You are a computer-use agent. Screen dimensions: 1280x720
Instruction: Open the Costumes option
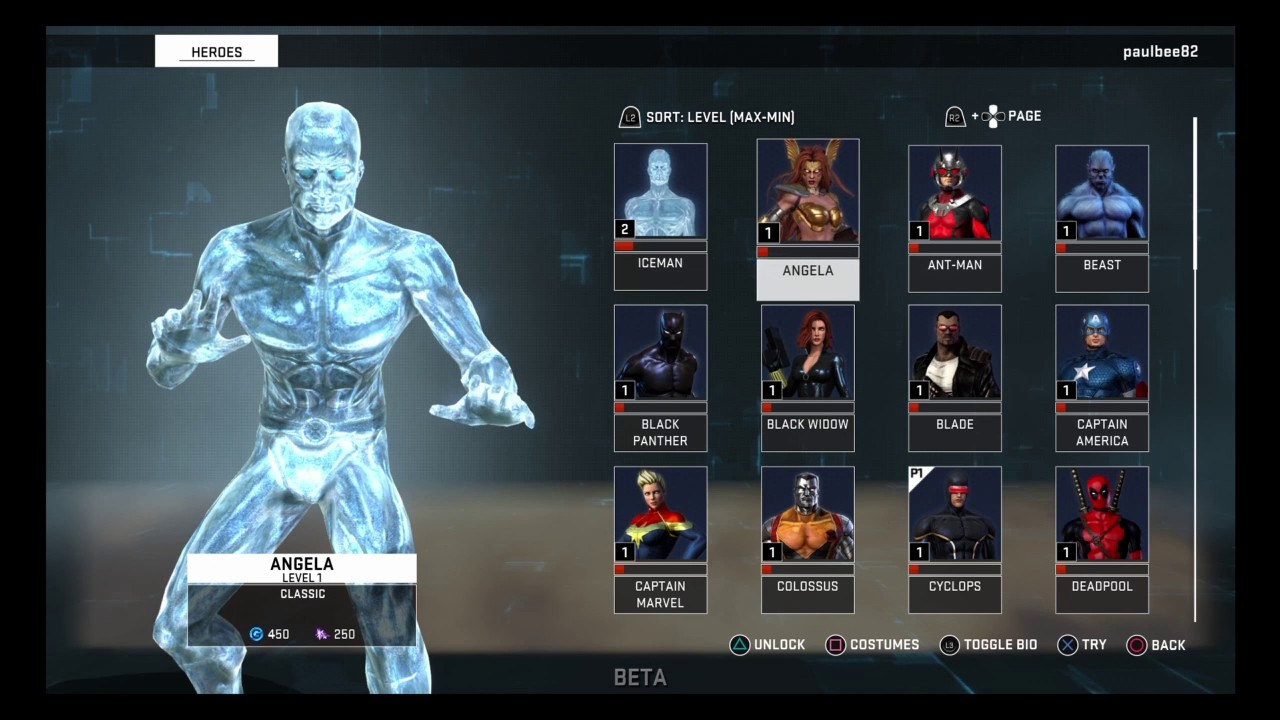click(x=872, y=645)
